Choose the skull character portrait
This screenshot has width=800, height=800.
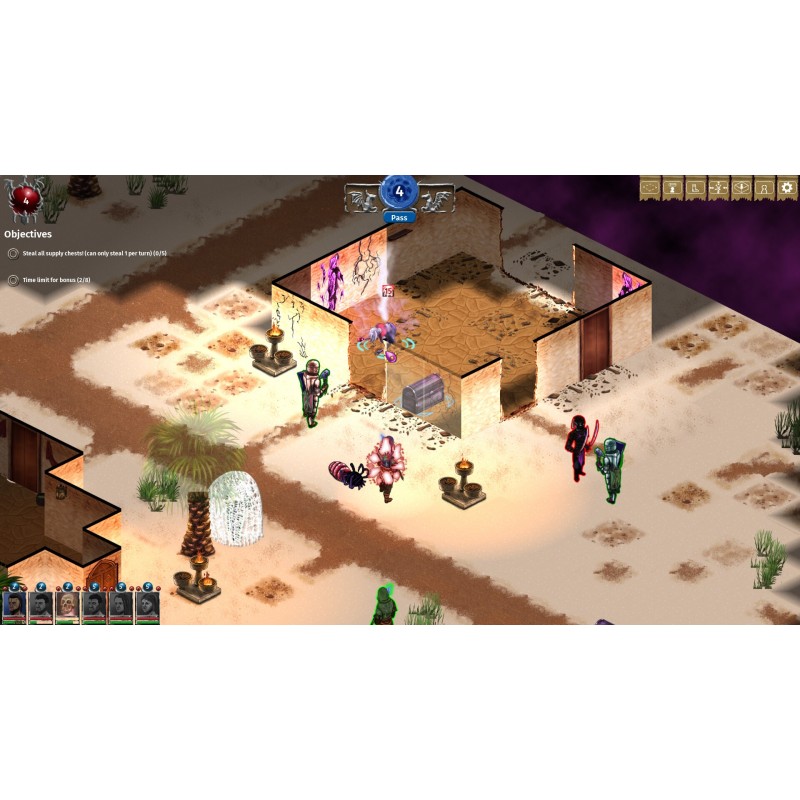tap(67, 606)
